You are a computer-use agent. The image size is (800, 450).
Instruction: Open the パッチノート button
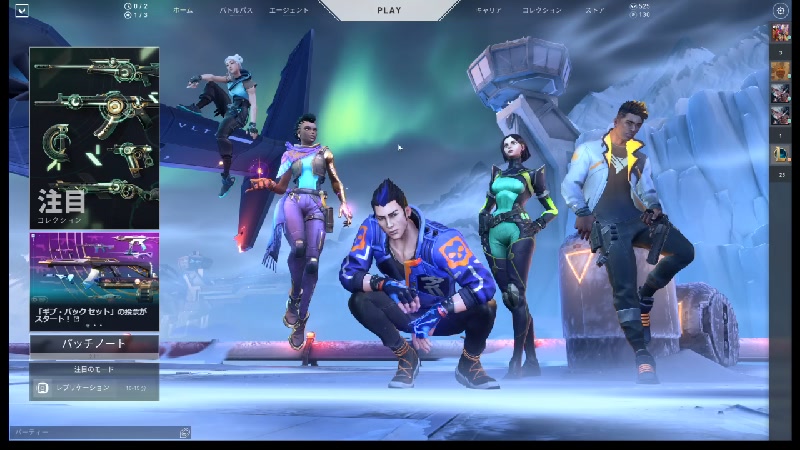[94, 344]
